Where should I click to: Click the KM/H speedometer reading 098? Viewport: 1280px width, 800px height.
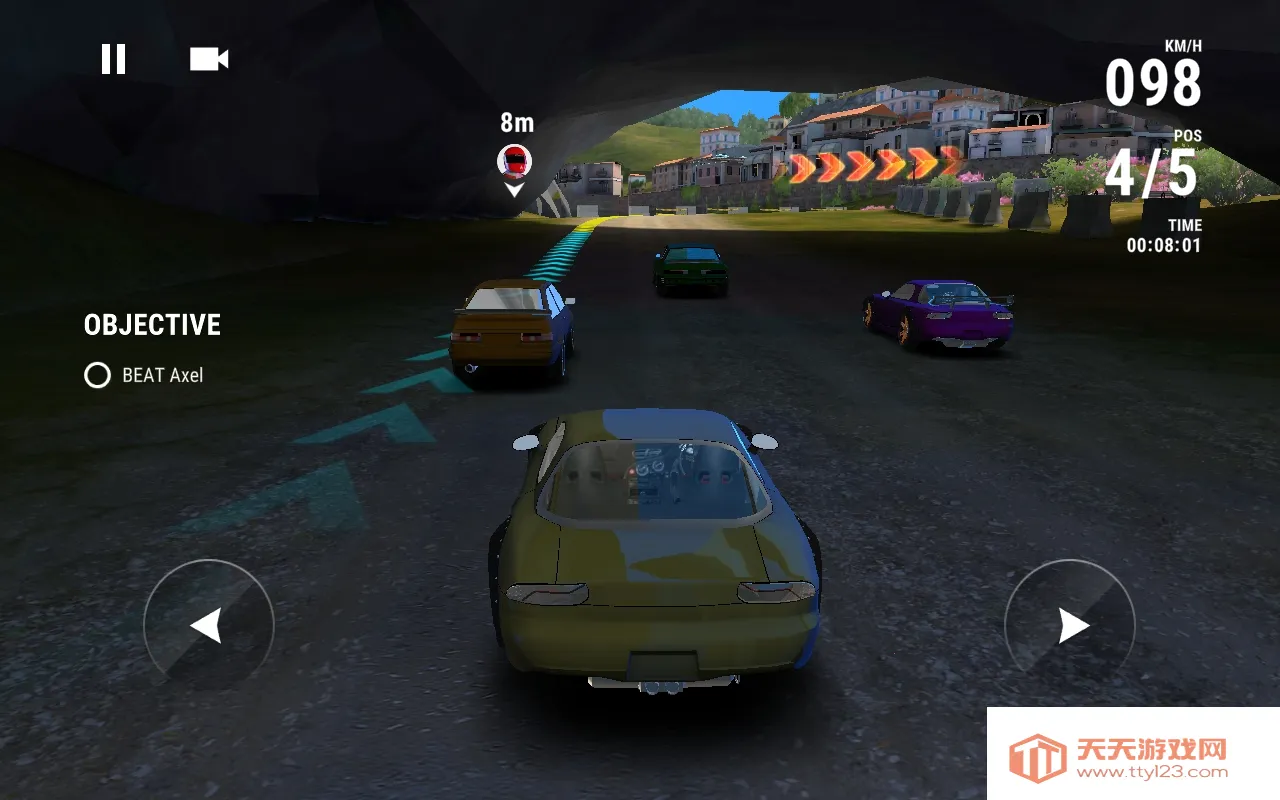click(1152, 82)
